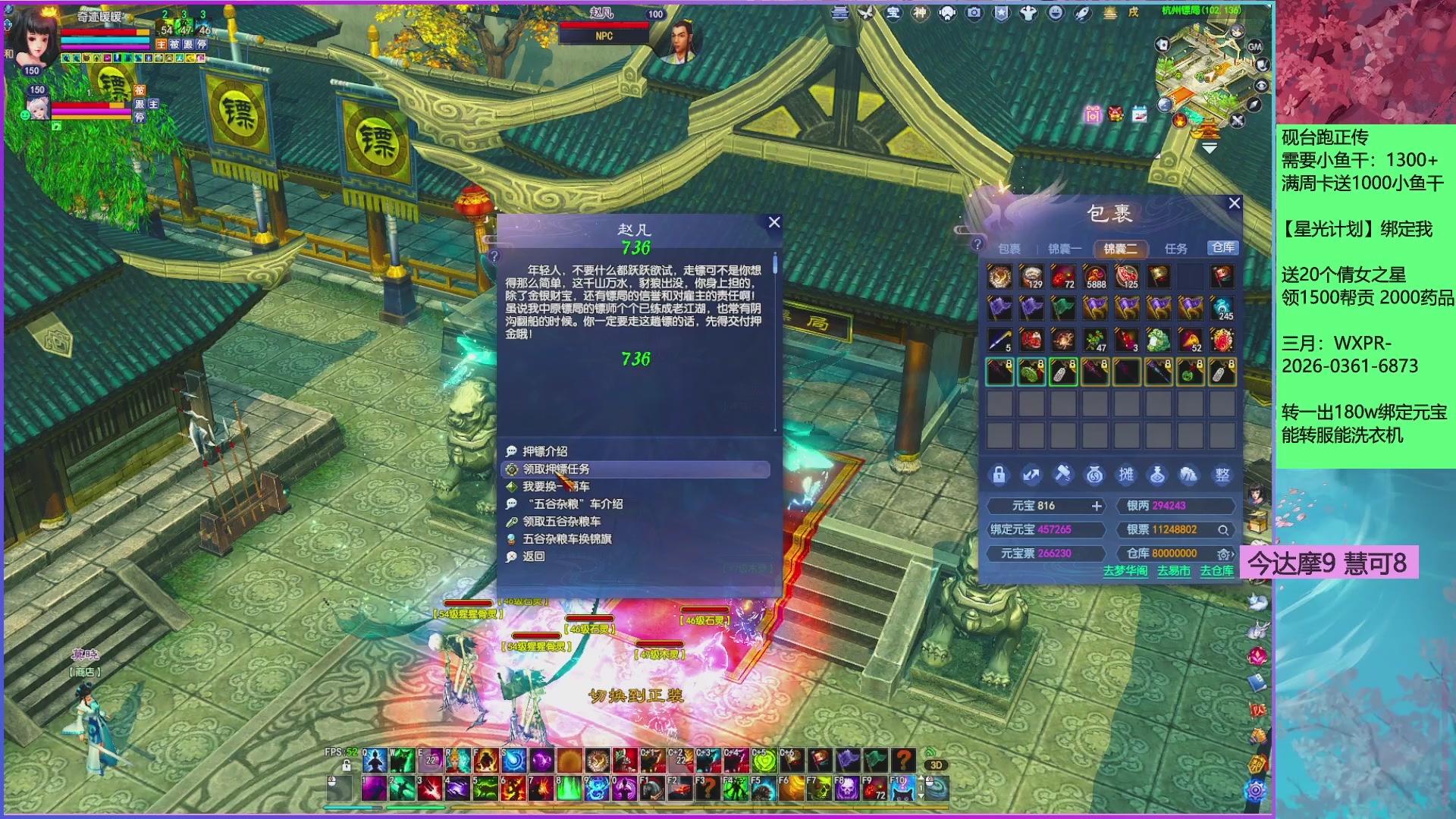Click the rocket icon on the top bar
This screenshot has width=1456, height=819.
[x=1083, y=13]
